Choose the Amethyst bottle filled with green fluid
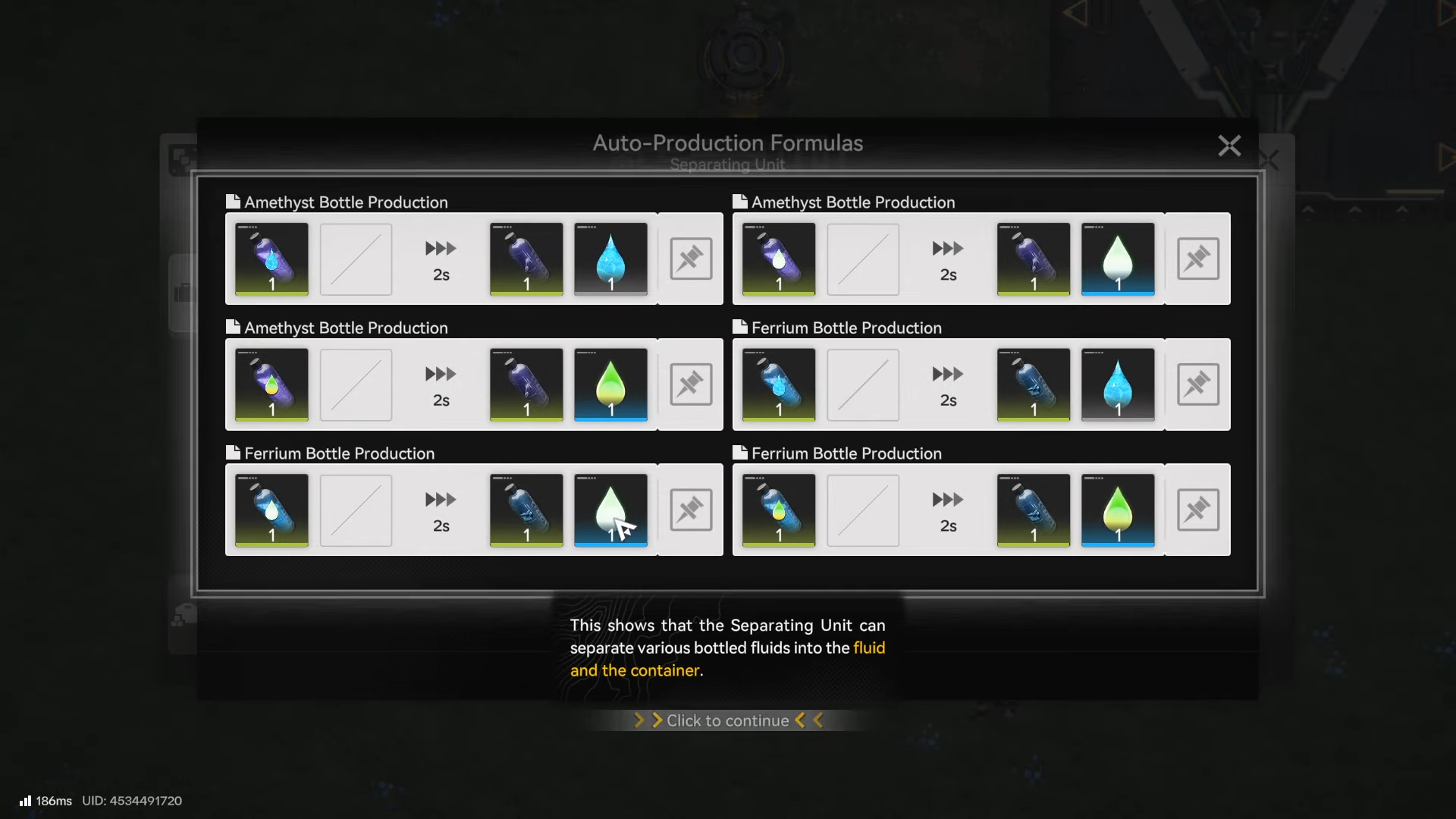Screen dimensions: 1456x819 click(x=271, y=384)
